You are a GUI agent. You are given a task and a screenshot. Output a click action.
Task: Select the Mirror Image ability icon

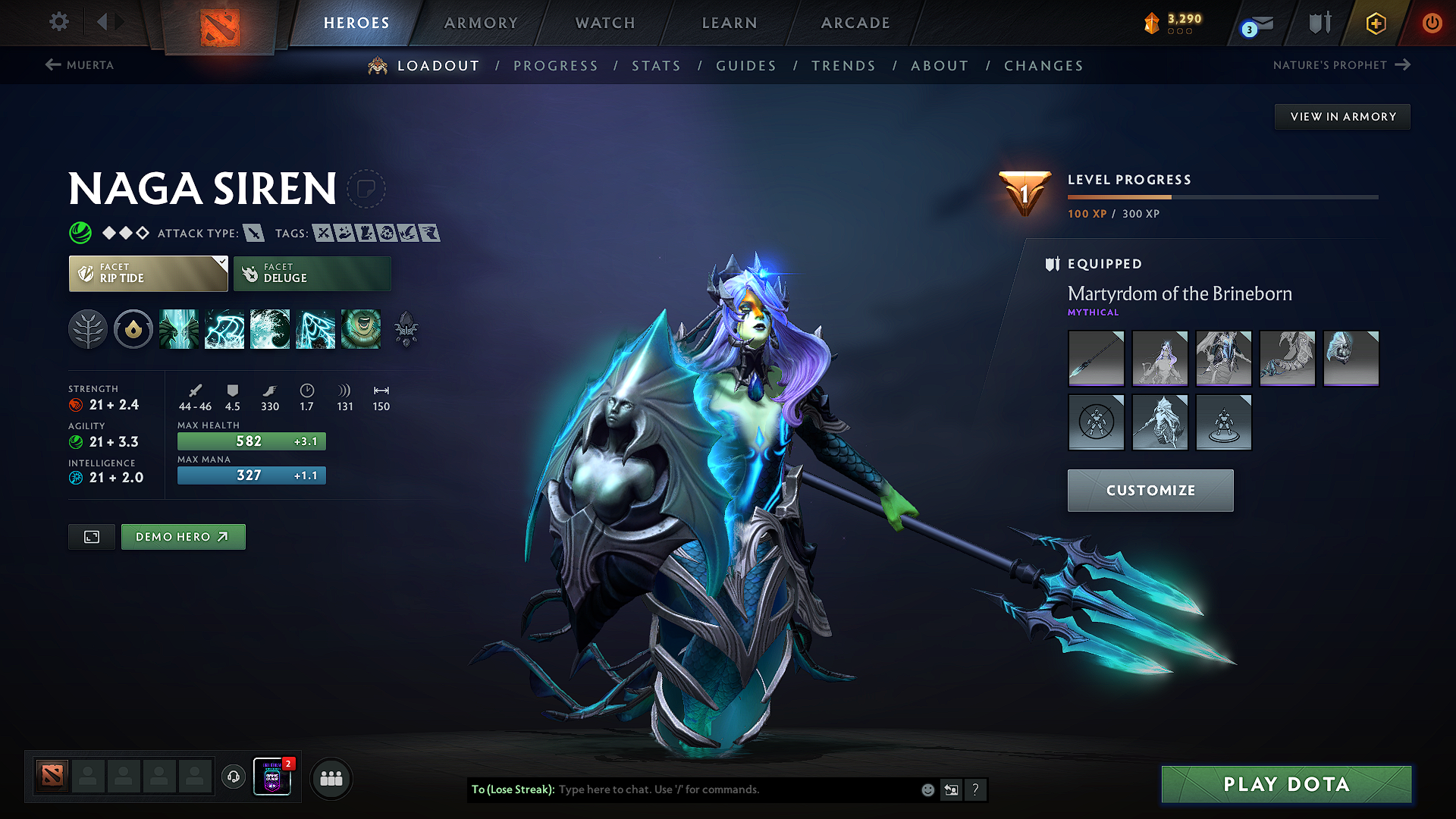coord(179,329)
